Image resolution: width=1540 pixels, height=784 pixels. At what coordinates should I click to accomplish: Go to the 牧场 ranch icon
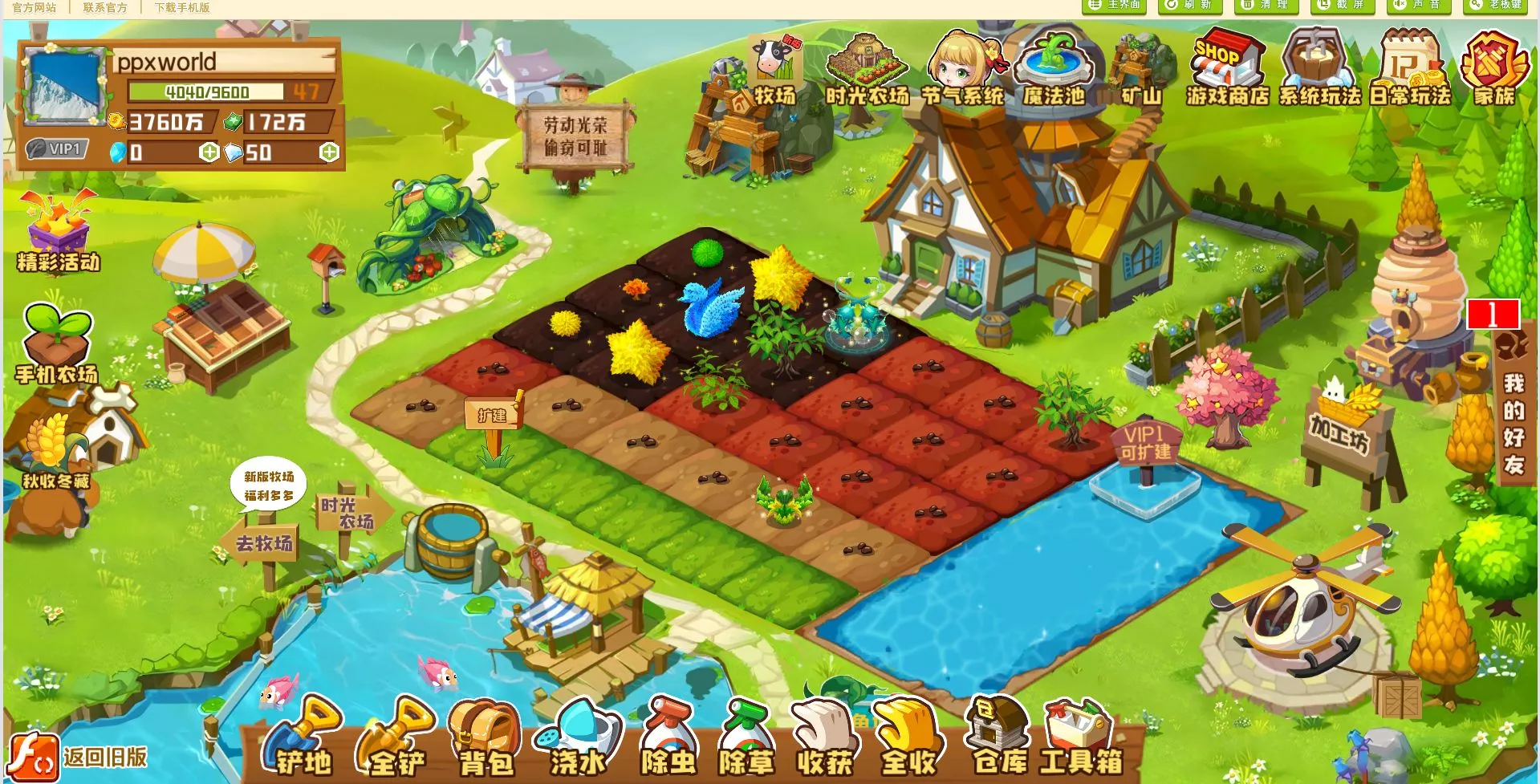click(774, 72)
